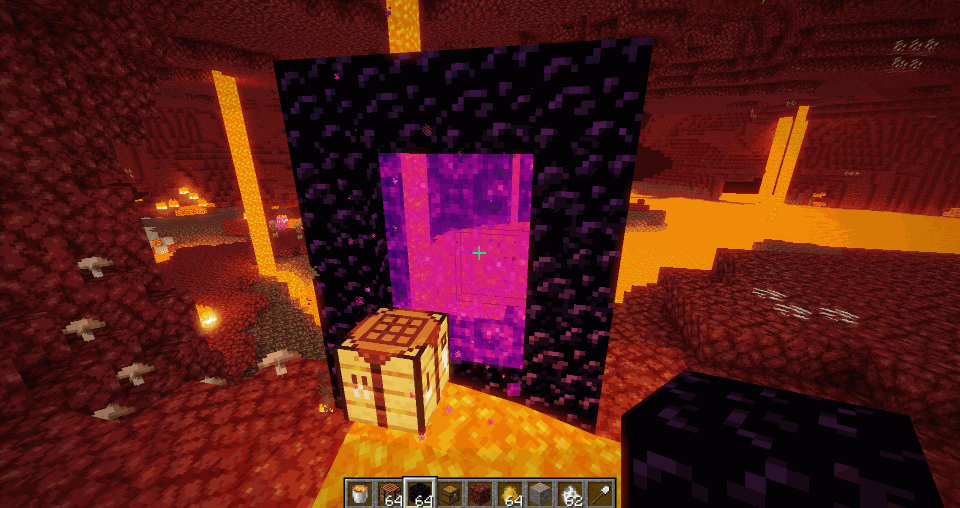Select the white item stack of 62
This screenshot has height=508, width=960.
[x=571, y=492]
